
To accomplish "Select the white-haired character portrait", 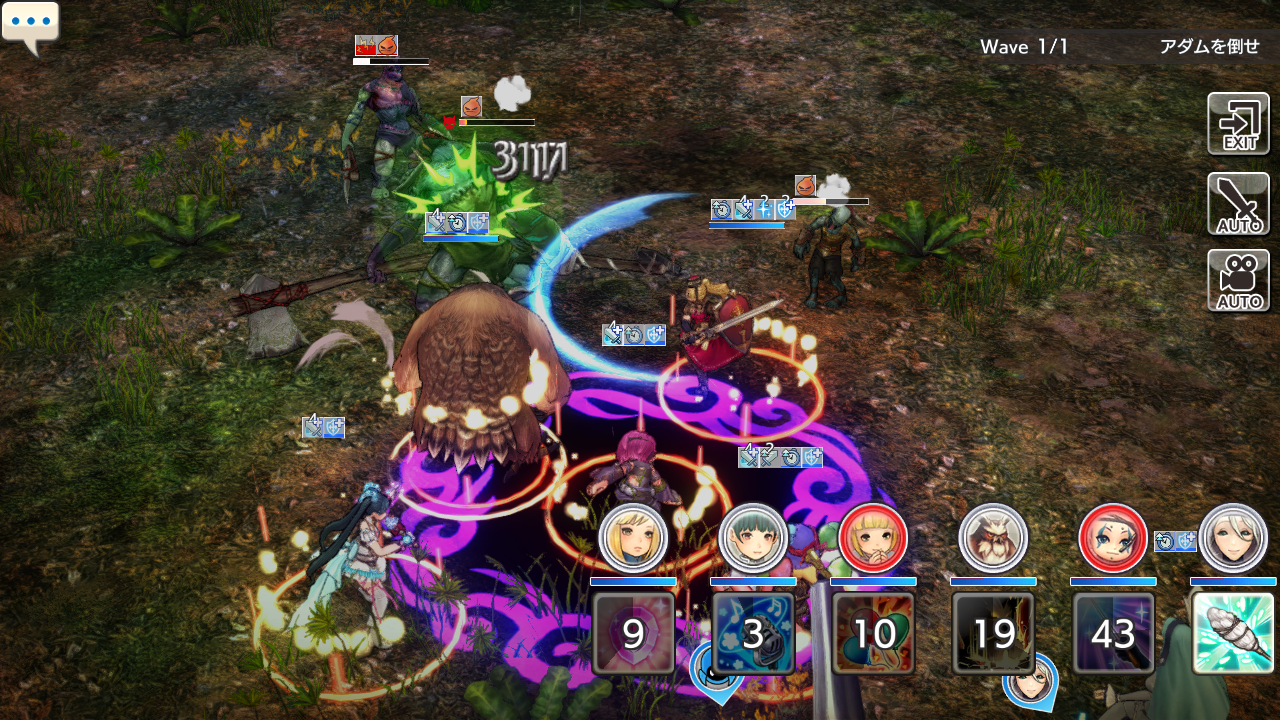I will (1233, 538).
